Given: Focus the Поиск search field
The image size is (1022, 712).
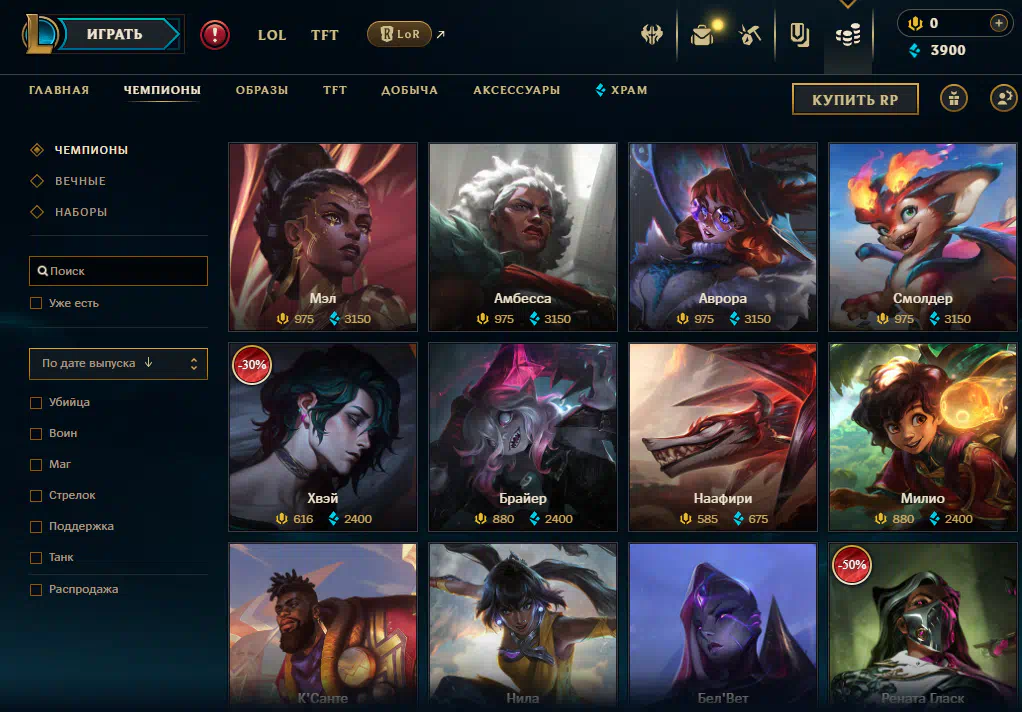Looking at the screenshot, I should pyautogui.click(x=118, y=271).
